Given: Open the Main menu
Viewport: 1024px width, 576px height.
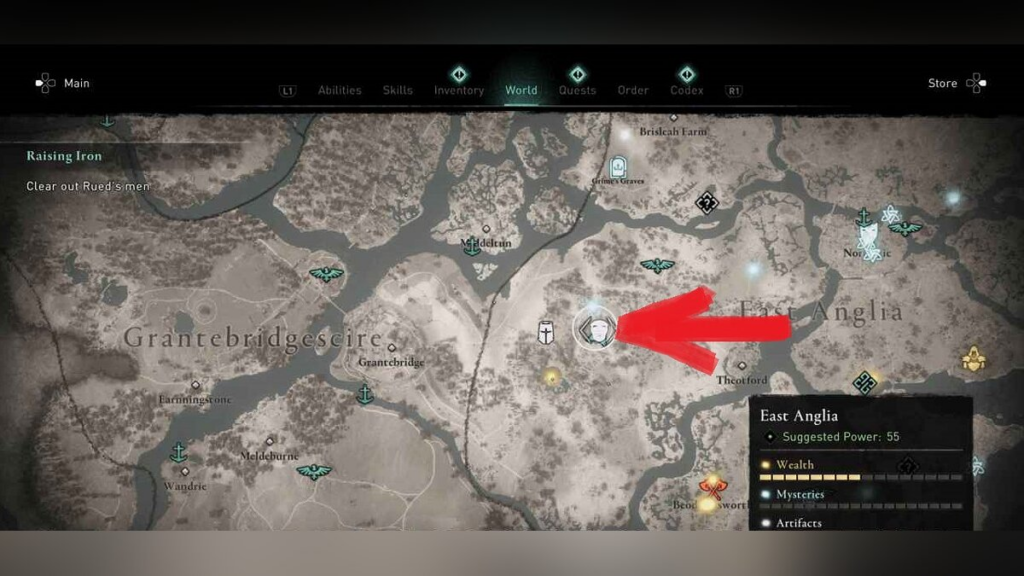Looking at the screenshot, I should tap(64, 83).
